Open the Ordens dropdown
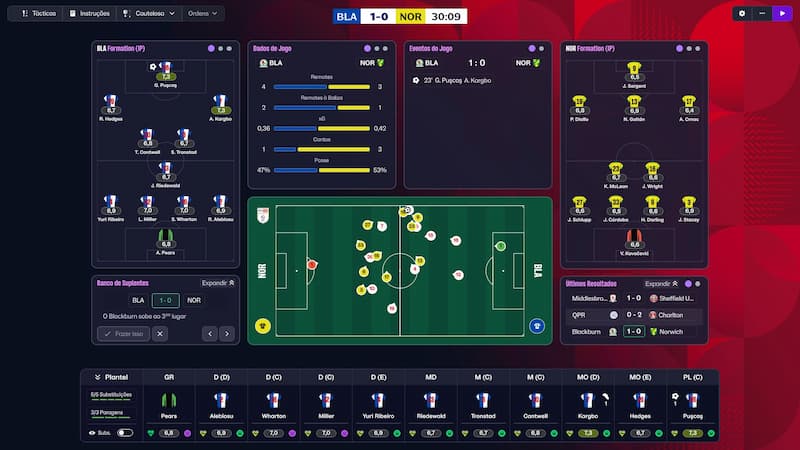 pos(203,14)
